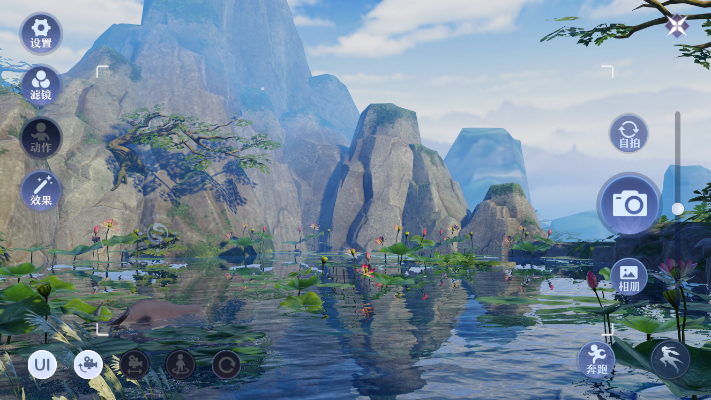Open the 效果 effects menu

41,190
